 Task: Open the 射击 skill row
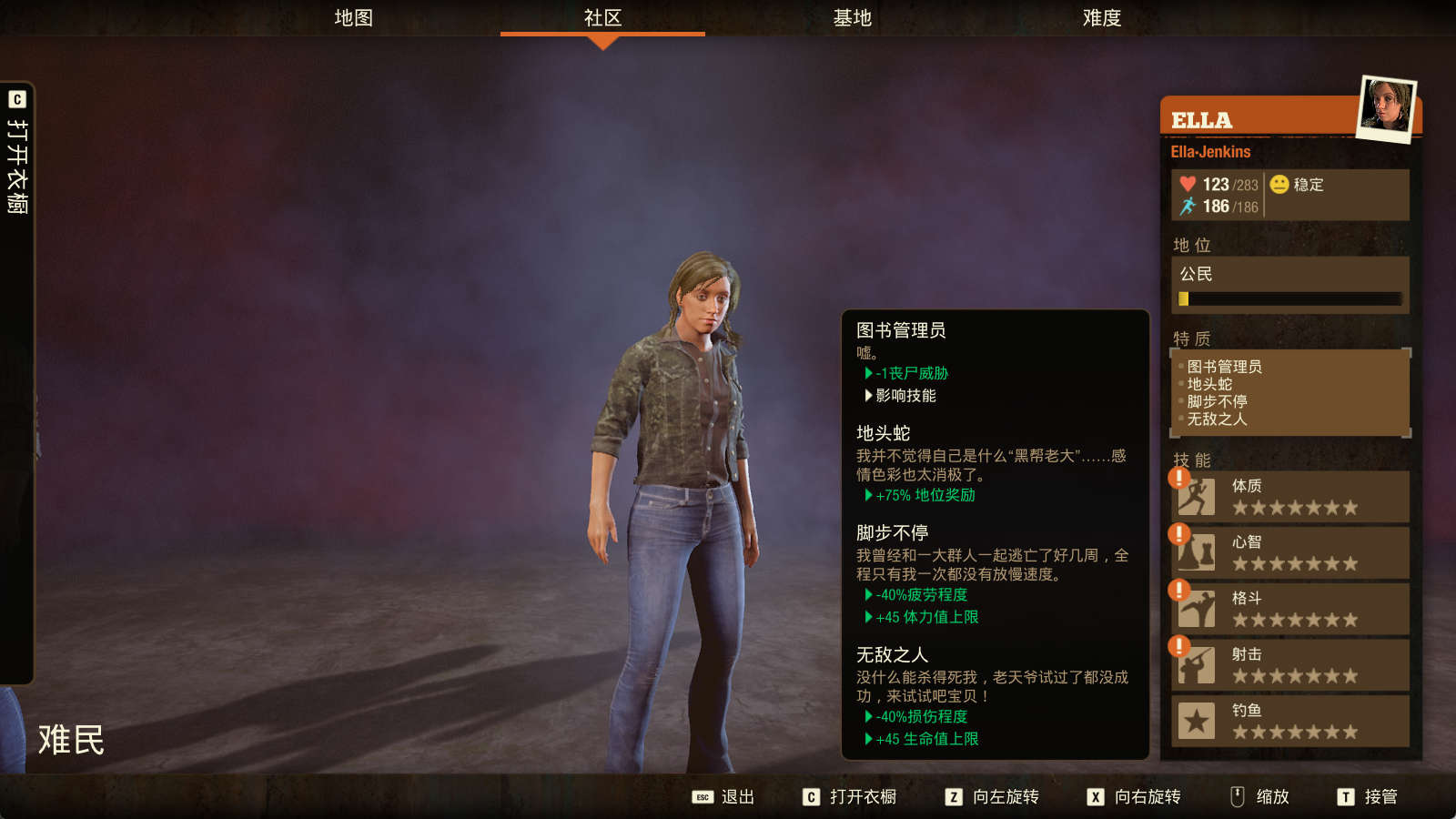(x=1290, y=665)
